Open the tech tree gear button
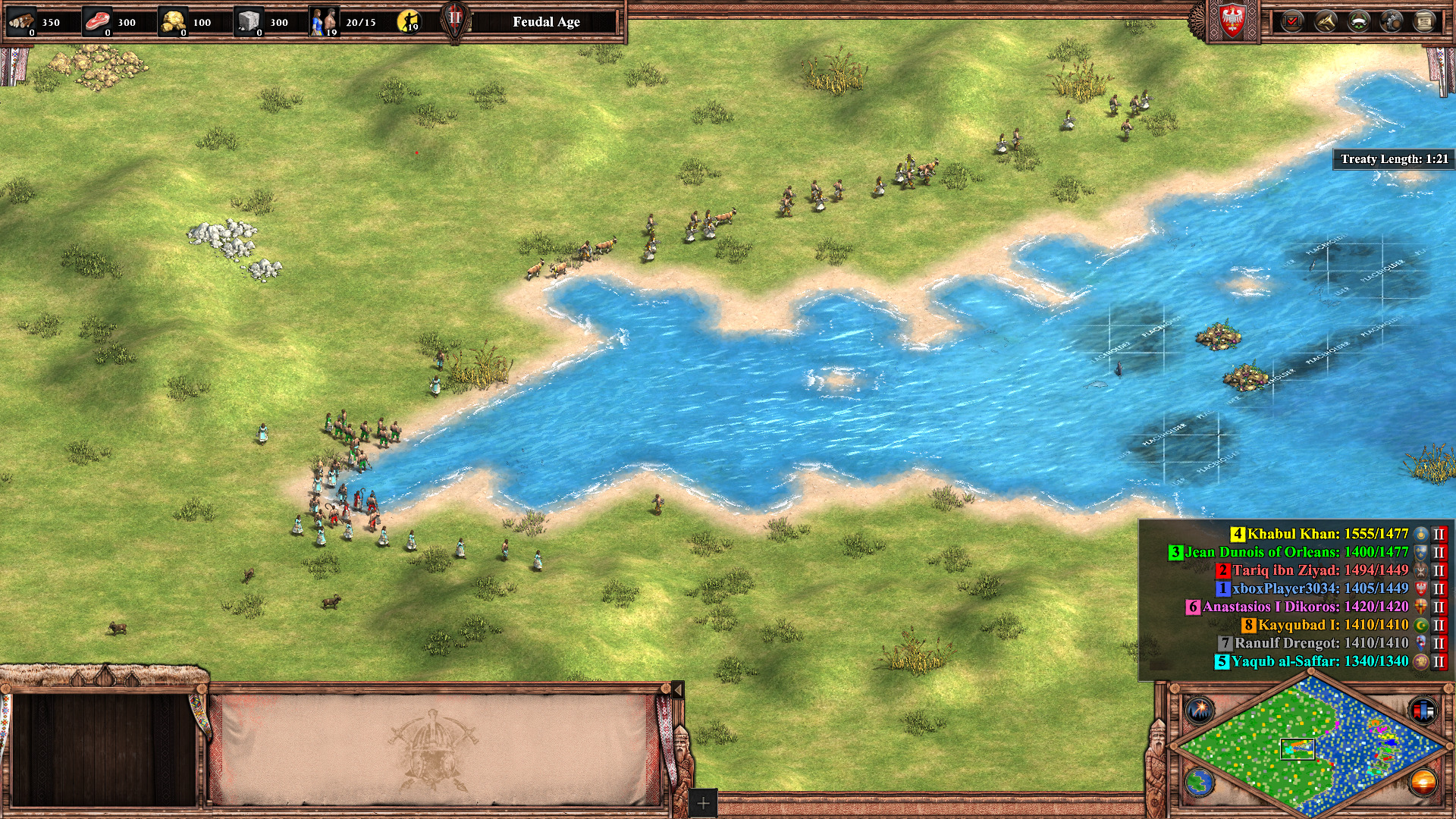The width and height of the screenshot is (1456, 819). pos(1392,21)
